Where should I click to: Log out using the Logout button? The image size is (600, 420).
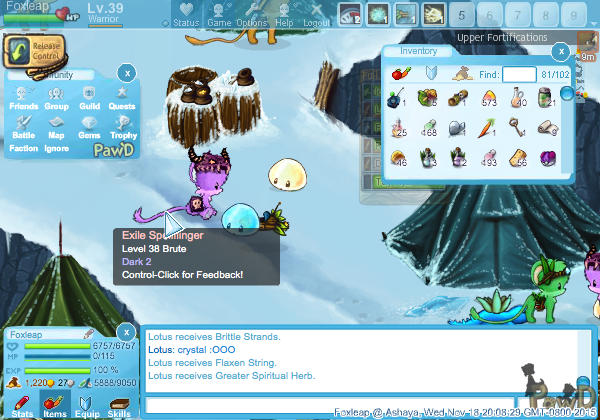point(317,16)
